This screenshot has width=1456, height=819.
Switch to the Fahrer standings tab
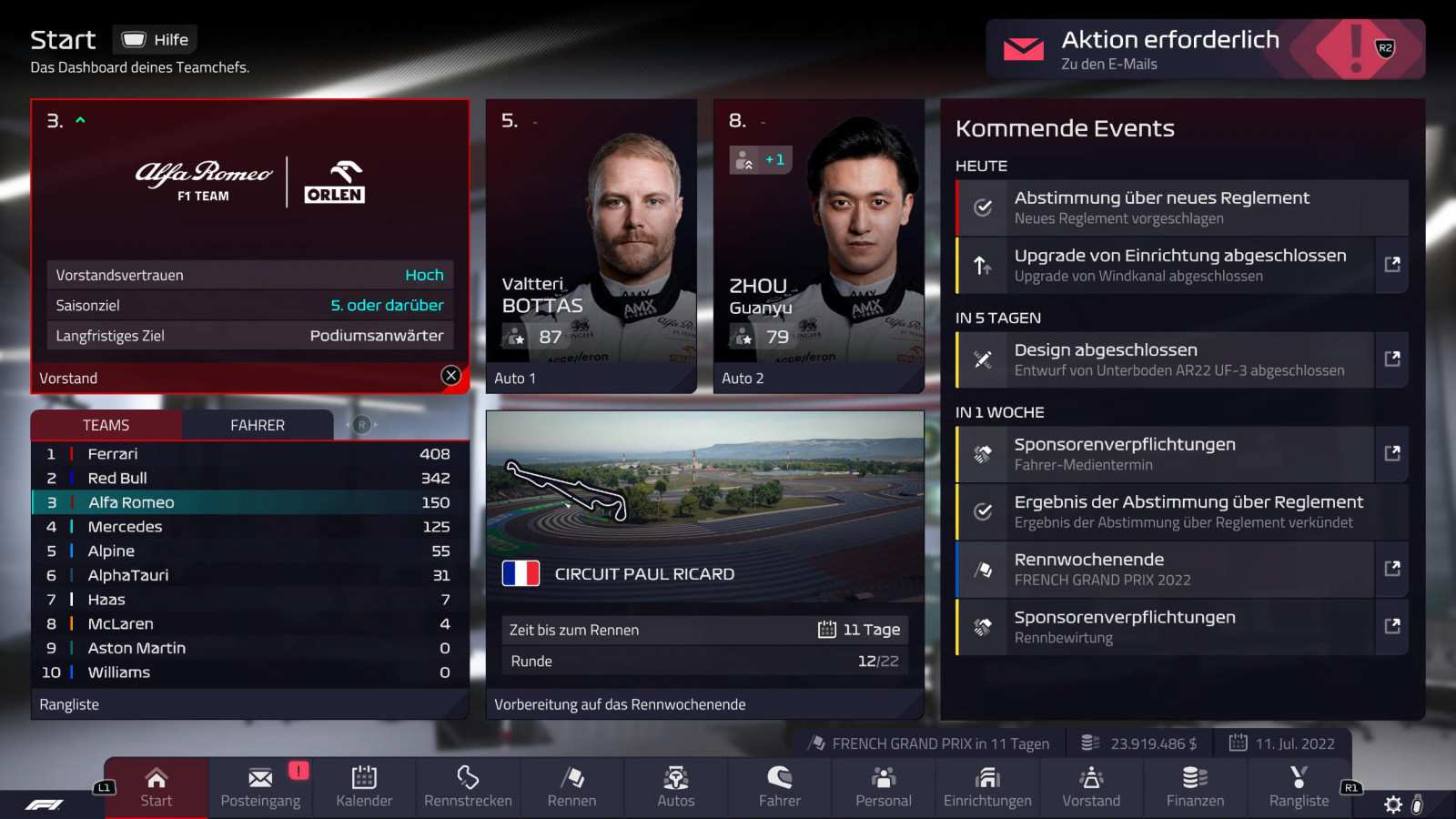tap(258, 425)
